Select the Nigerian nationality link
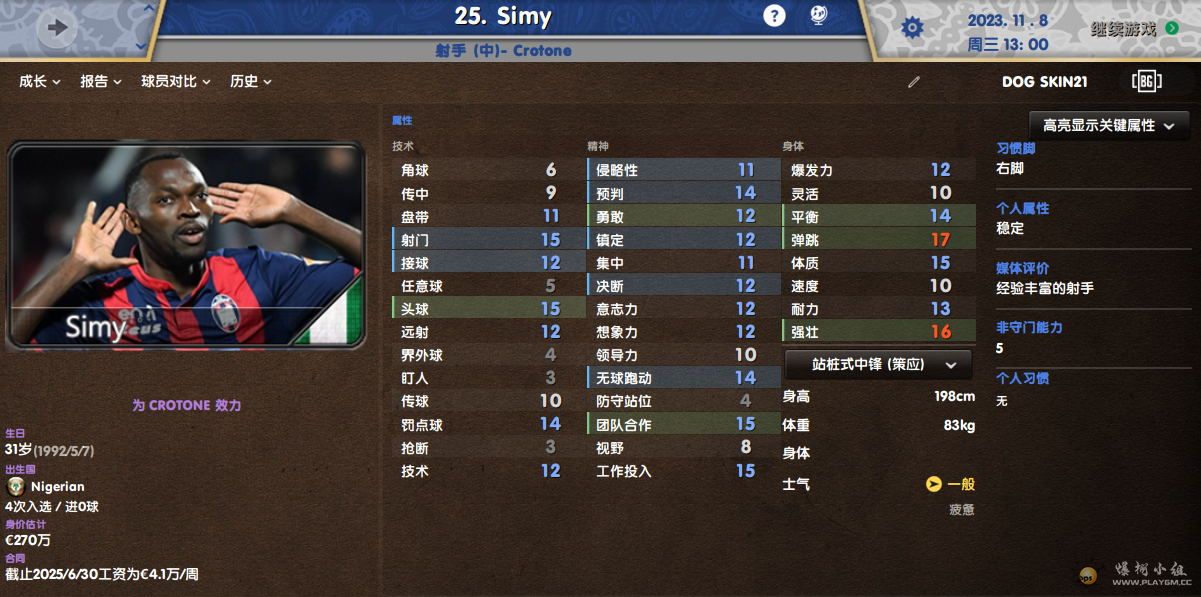Viewport: 1201px width, 597px height. (x=57, y=487)
